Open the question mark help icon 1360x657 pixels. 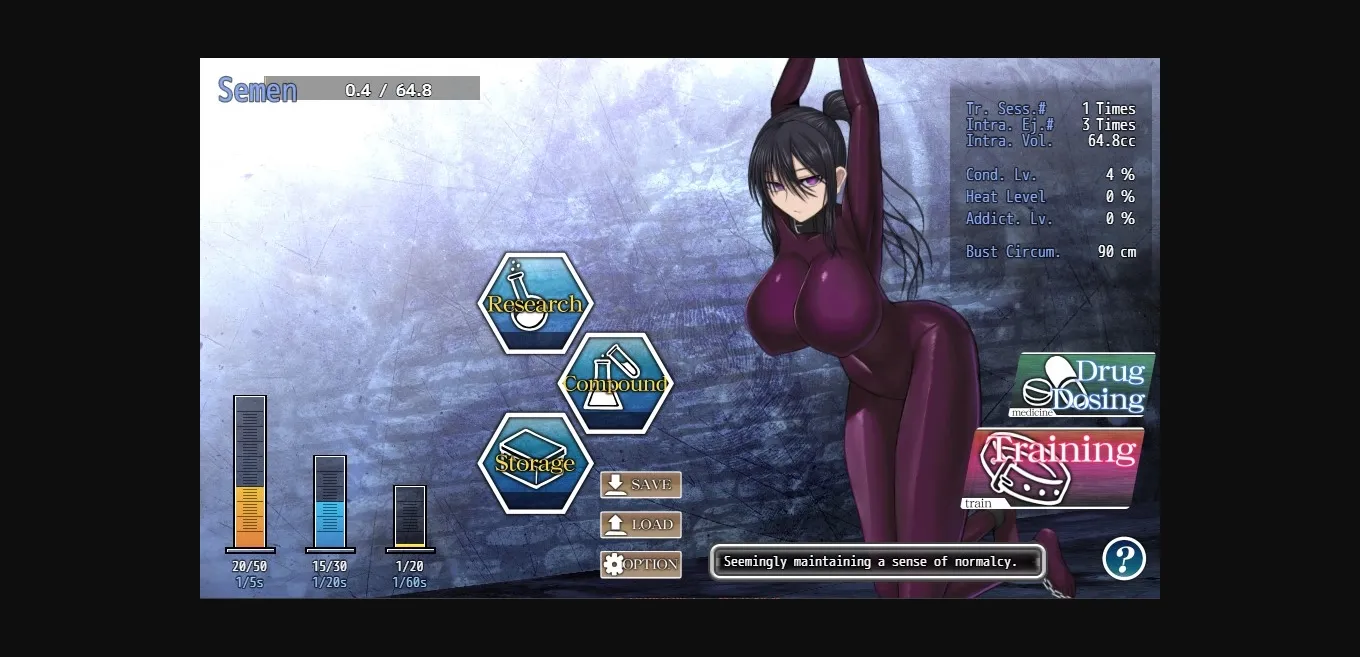[1124, 558]
